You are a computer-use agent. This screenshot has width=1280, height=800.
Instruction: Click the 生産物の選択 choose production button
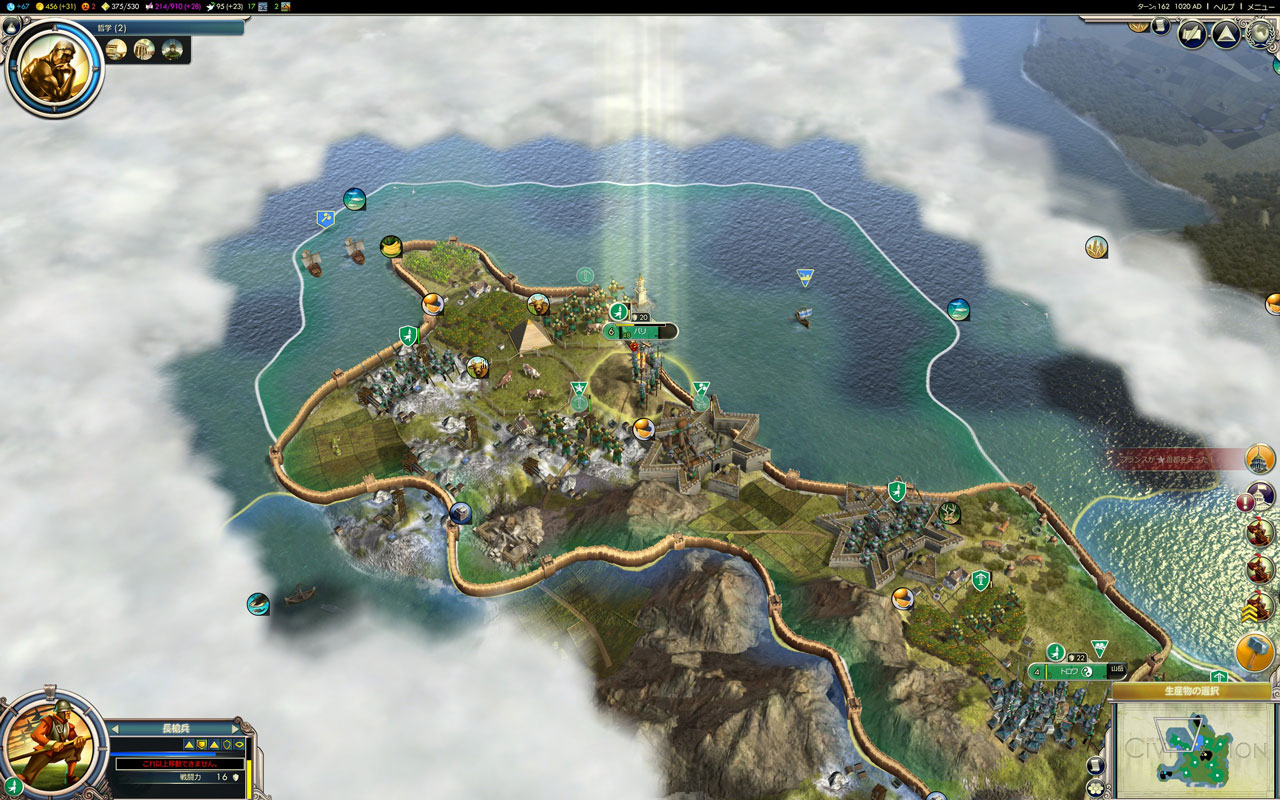coord(1190,691)
